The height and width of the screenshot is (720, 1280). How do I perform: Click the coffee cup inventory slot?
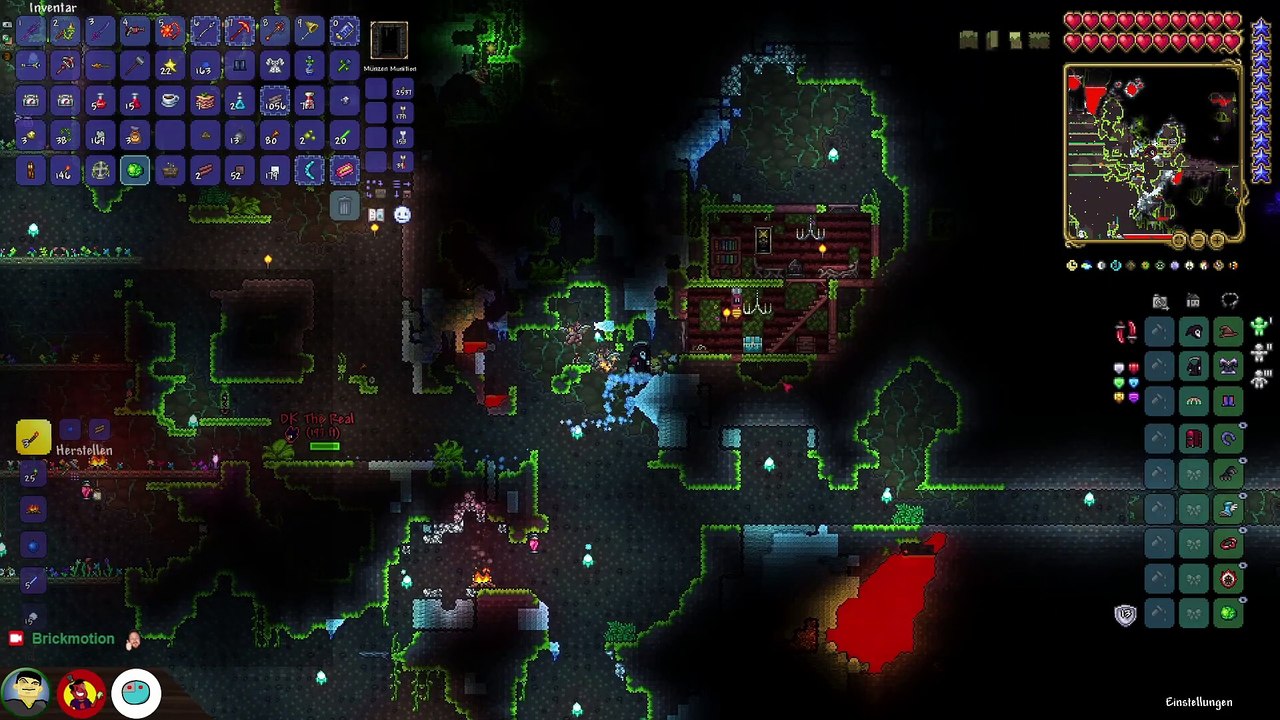(169, 101)
